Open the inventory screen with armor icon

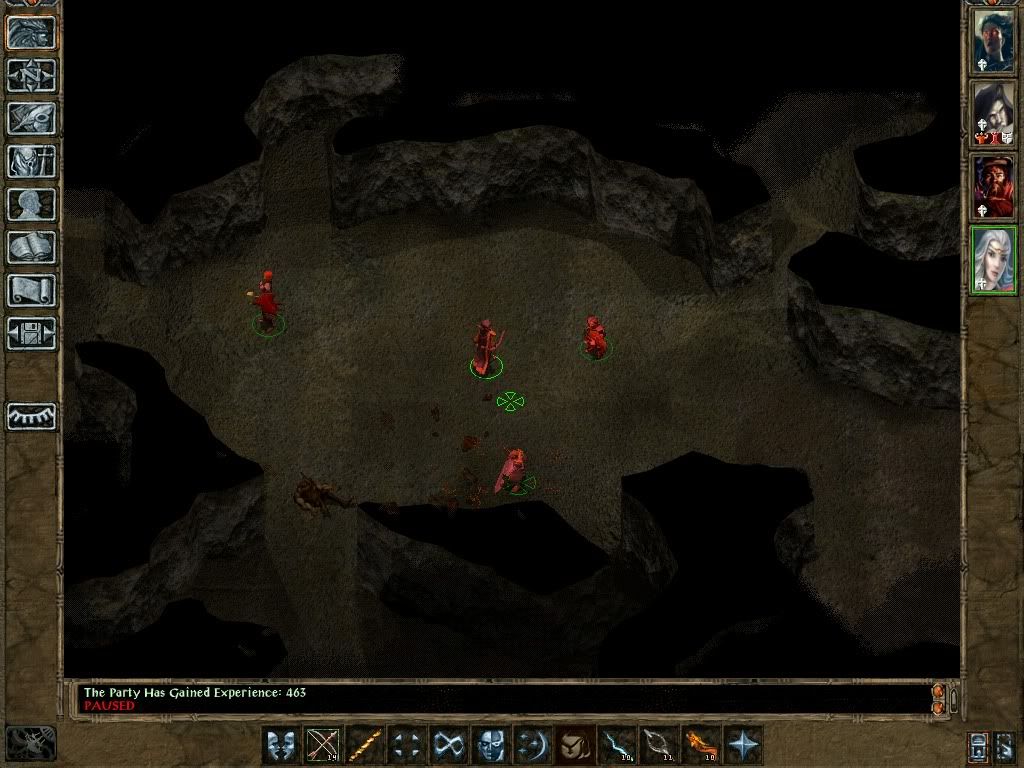point(32,161)
